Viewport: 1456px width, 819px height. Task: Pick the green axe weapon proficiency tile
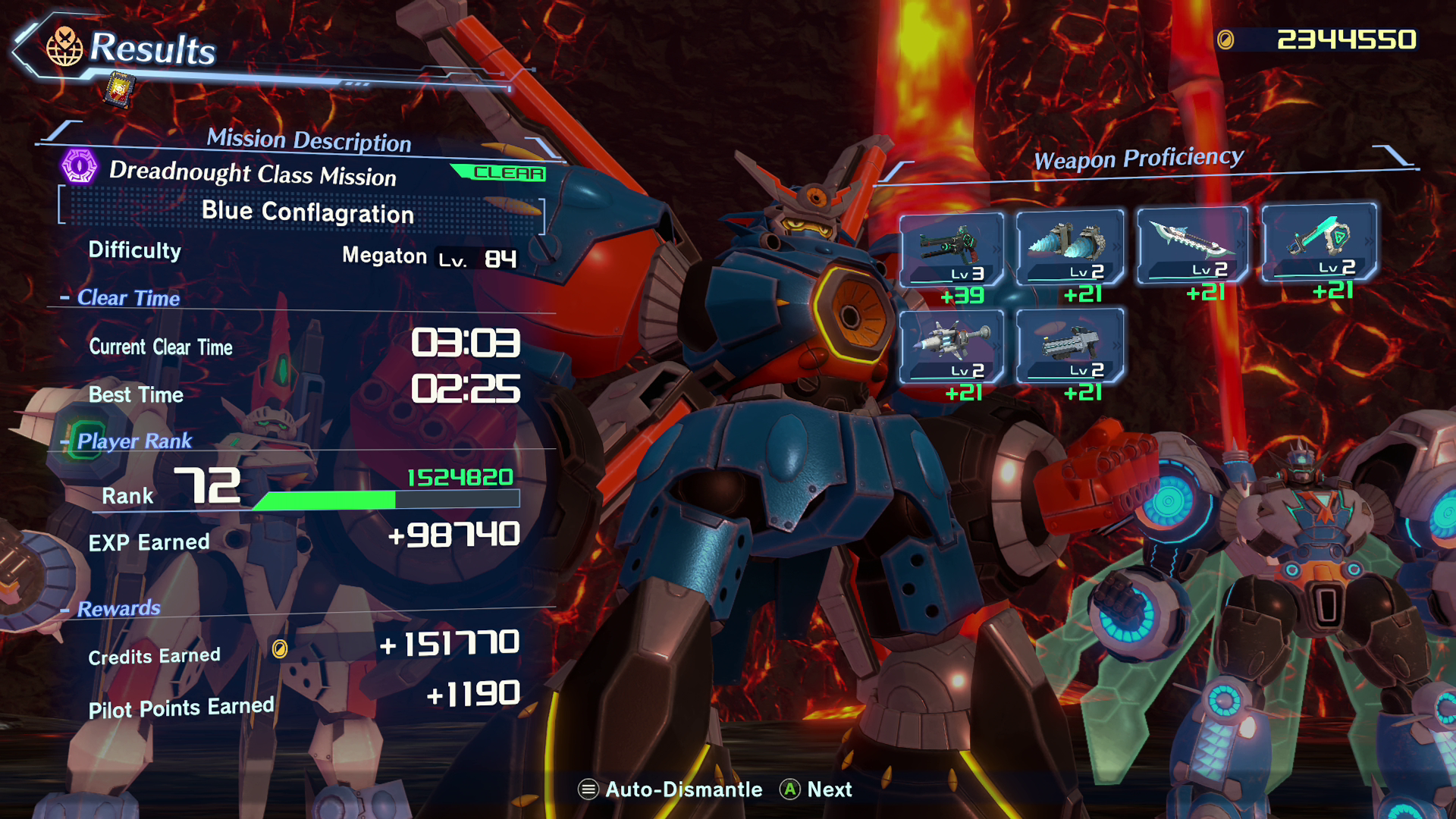1319,243
